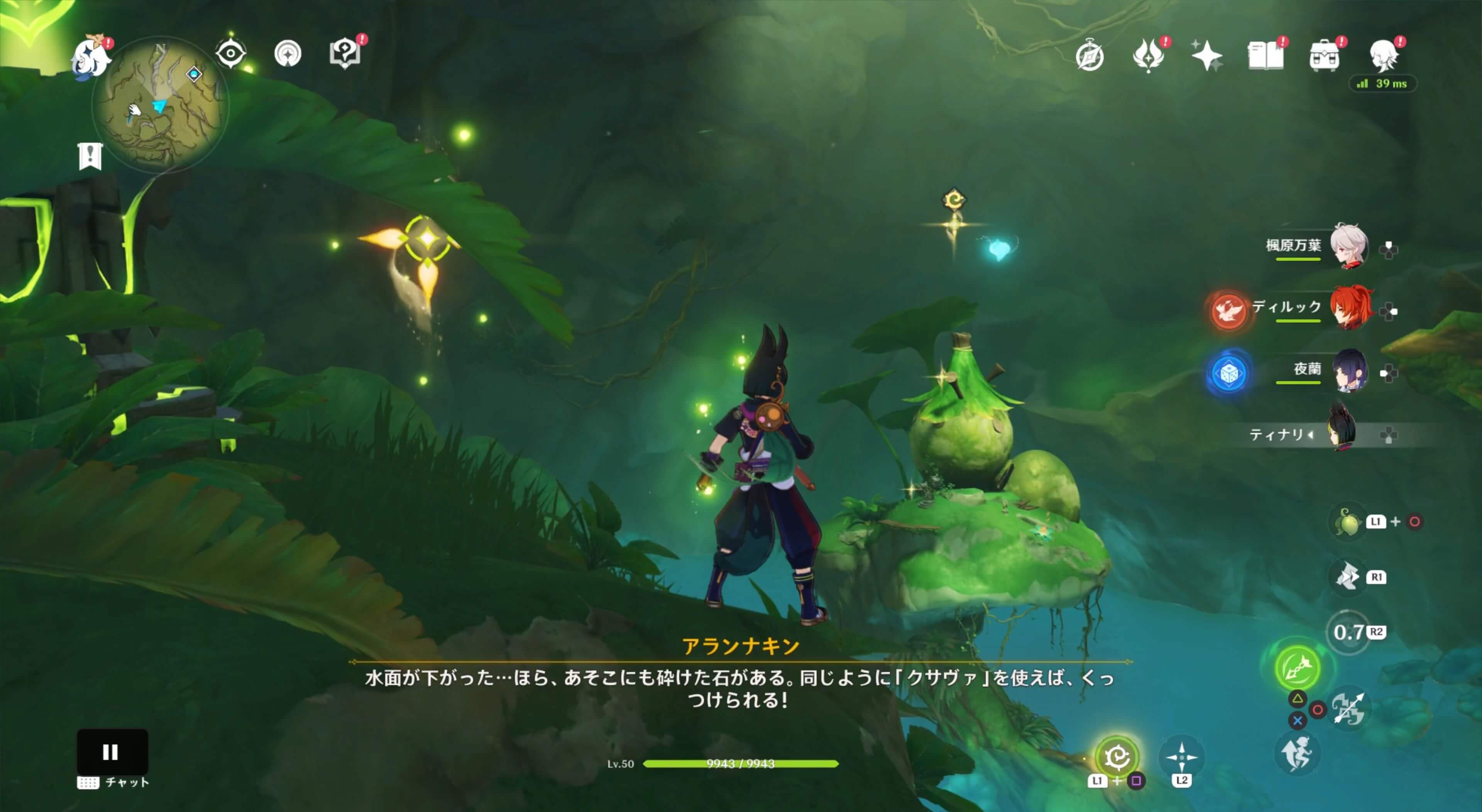Open the tutorial guide icon with notification badge
This screenshot has width=1482, height=812.
[x=344, y=54]
